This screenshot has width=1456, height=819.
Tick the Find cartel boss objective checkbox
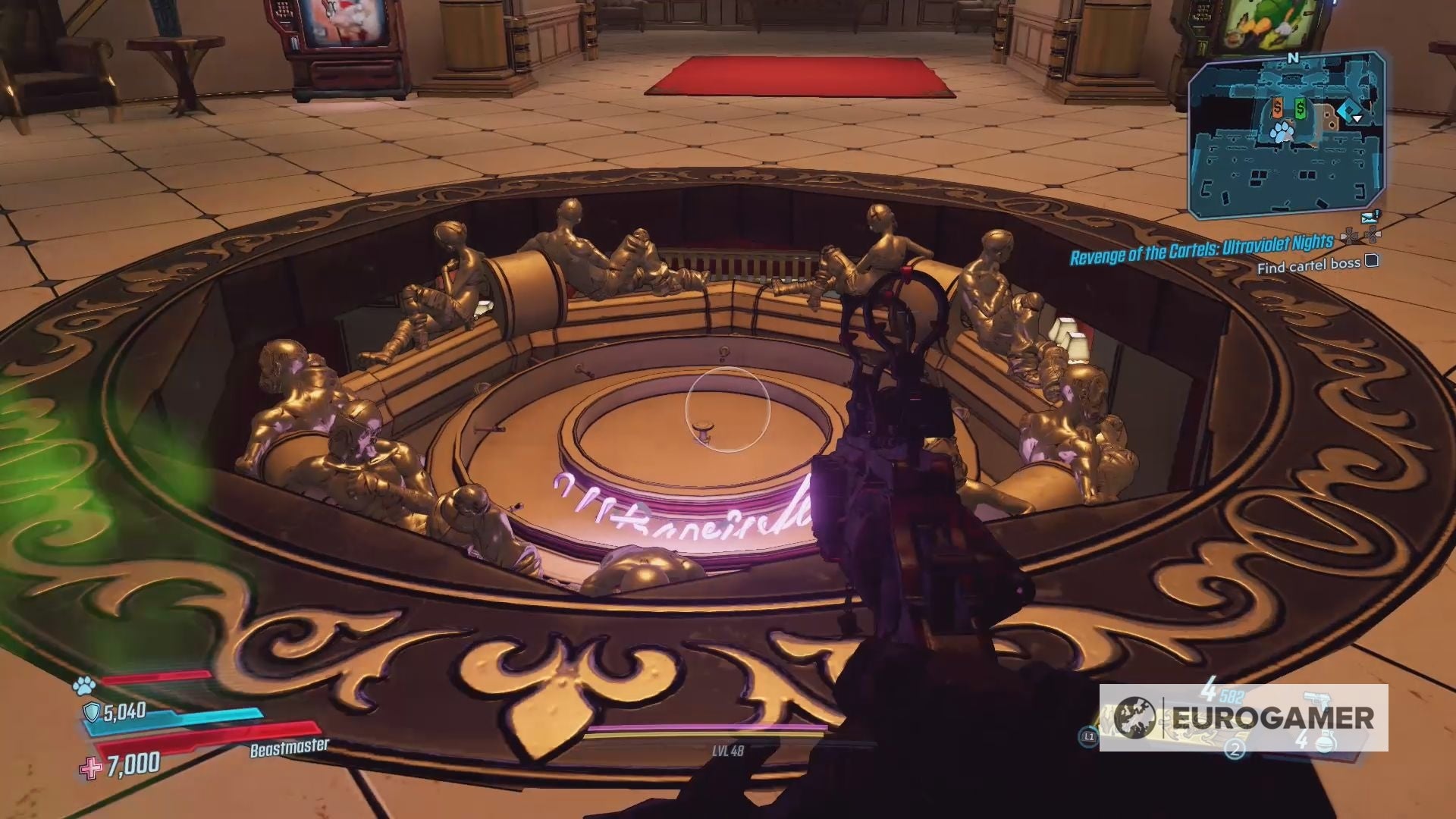pos(1372,262)
